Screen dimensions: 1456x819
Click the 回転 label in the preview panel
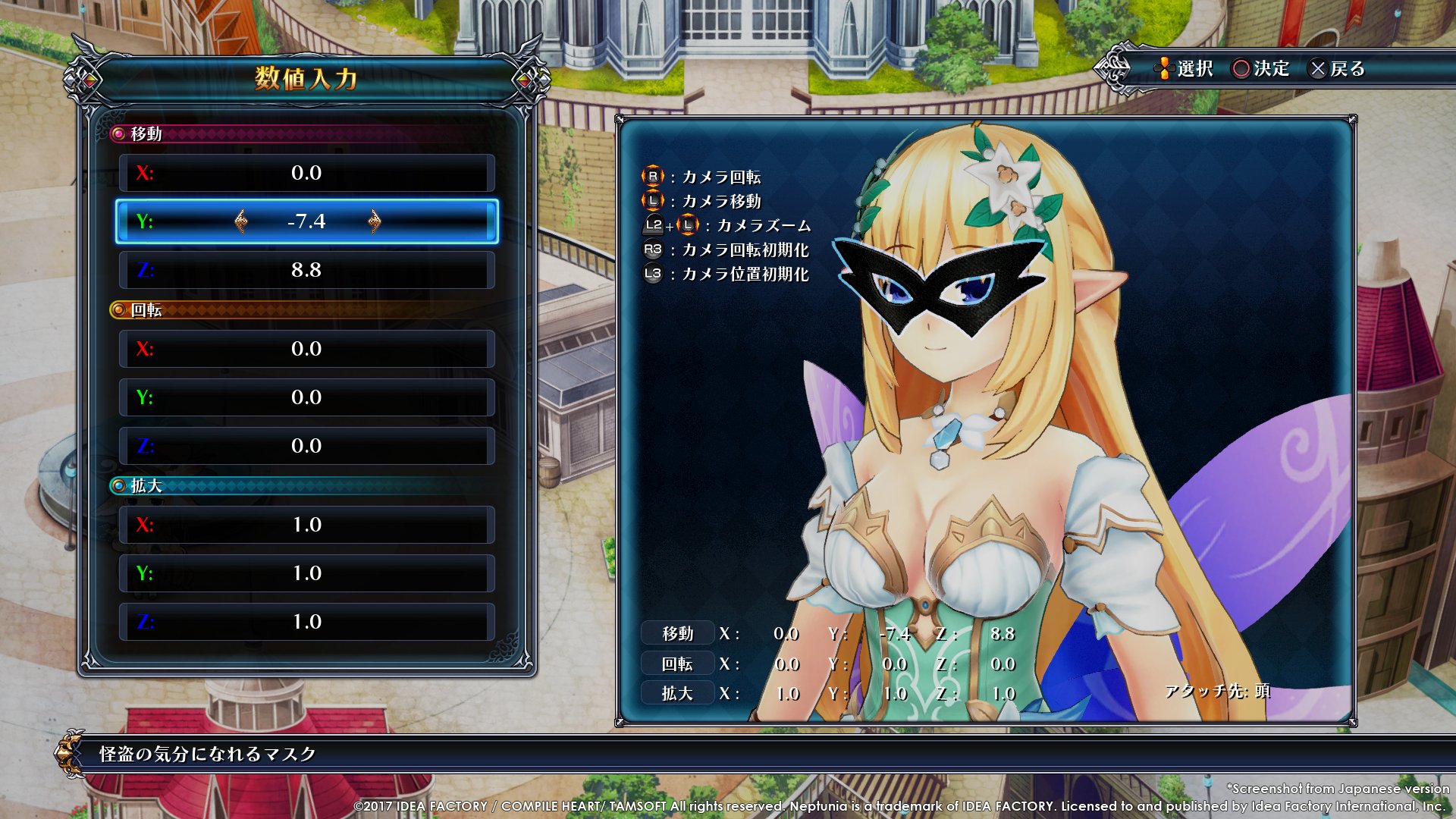677,664
